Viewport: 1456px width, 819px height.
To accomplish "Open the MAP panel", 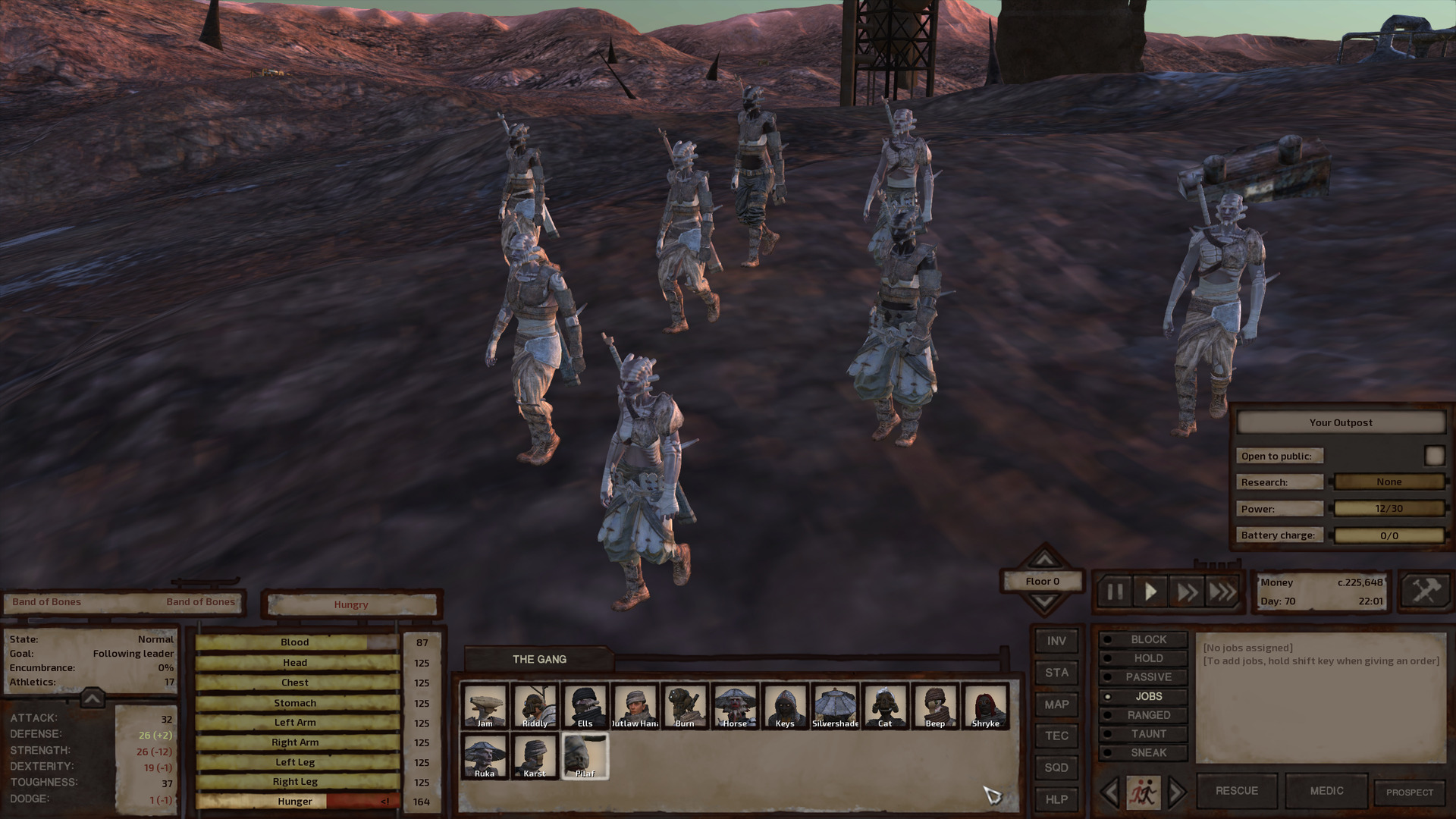I will click(1056, 704).
